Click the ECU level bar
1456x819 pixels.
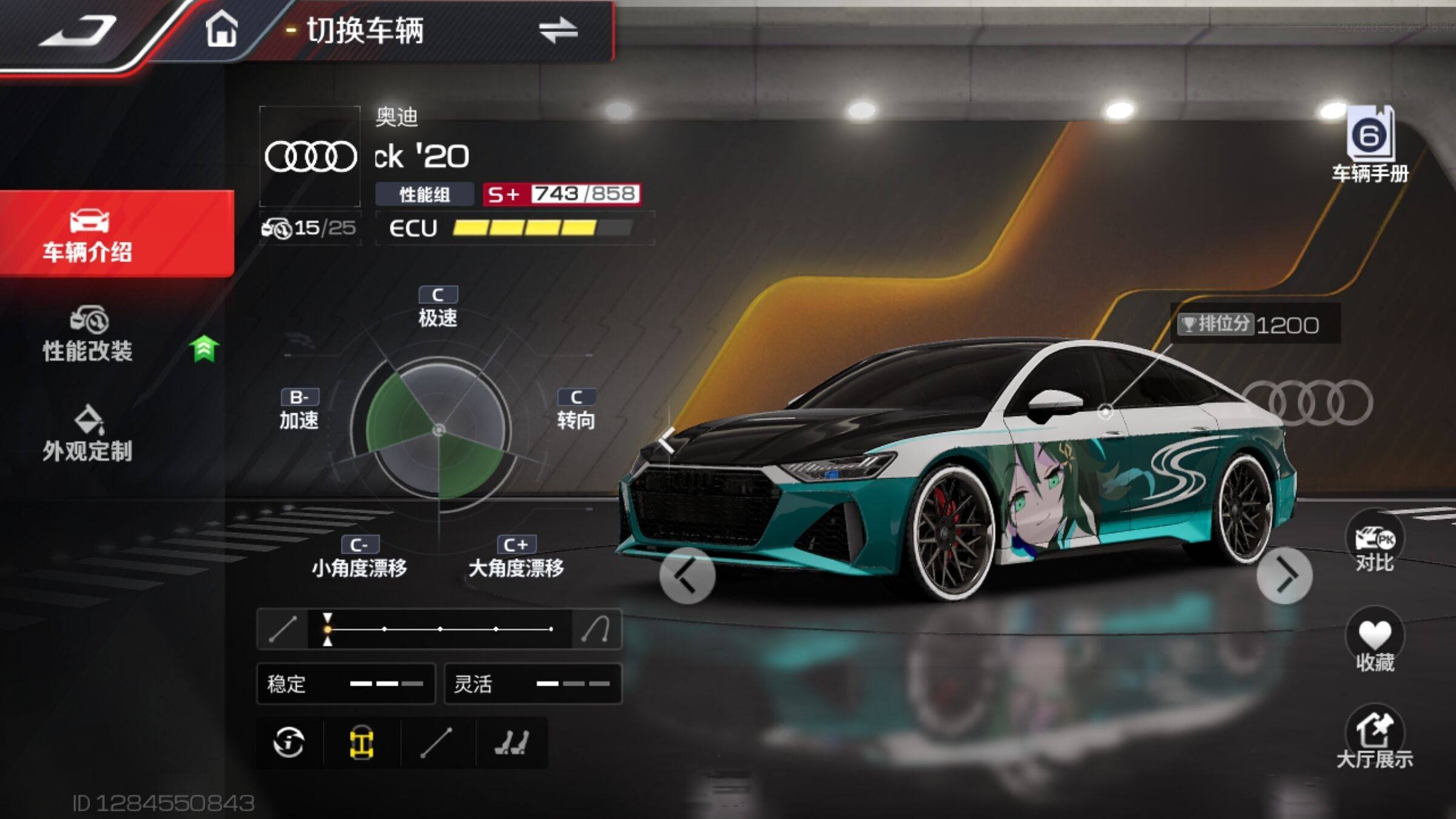(542, 228)
